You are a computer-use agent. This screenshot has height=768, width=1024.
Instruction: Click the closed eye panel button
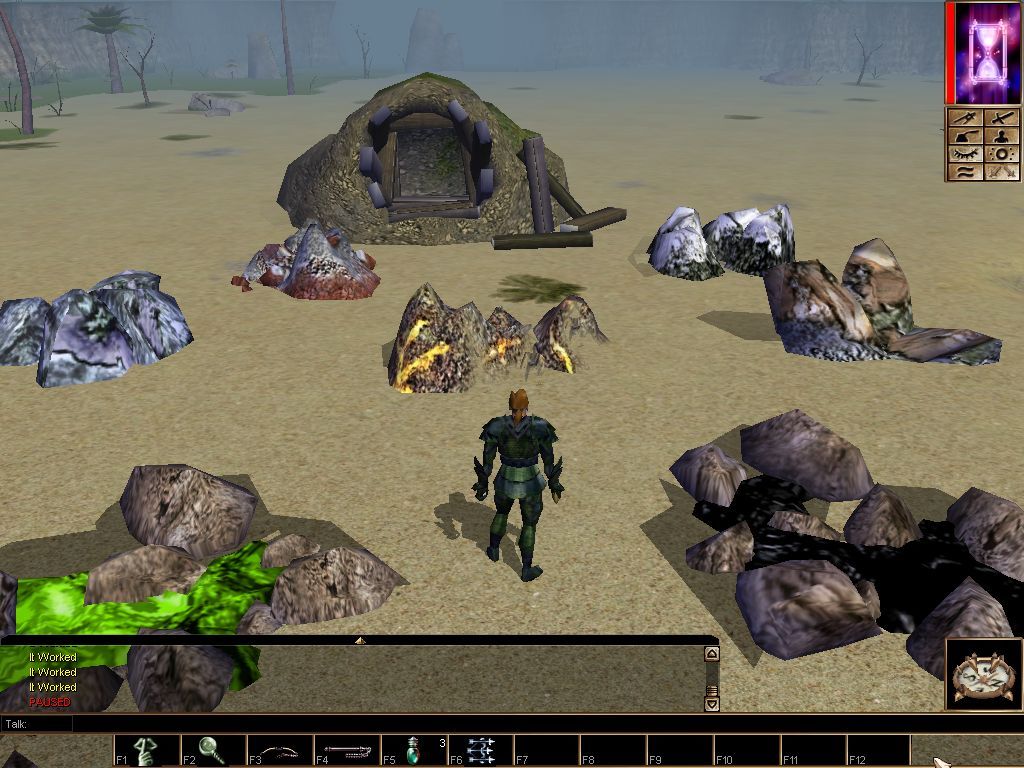click(965, 154)
